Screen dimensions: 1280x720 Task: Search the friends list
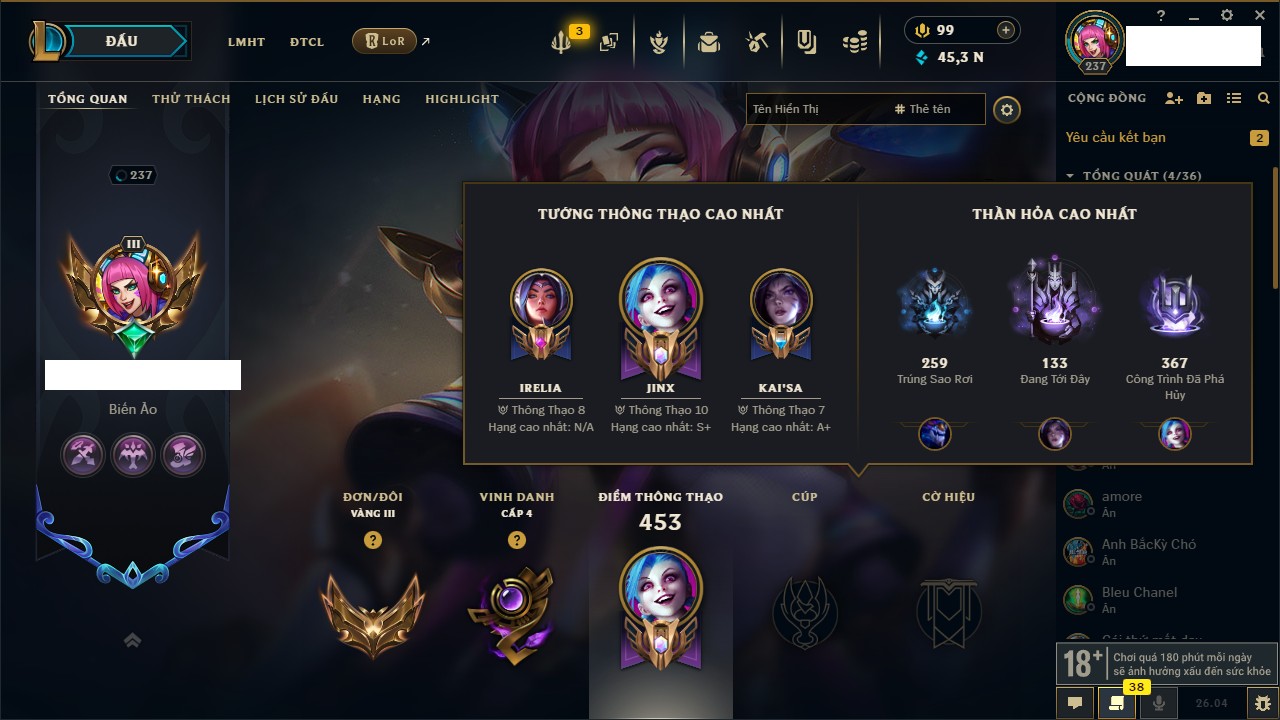pyautogui.click(x=1264, y=98)
